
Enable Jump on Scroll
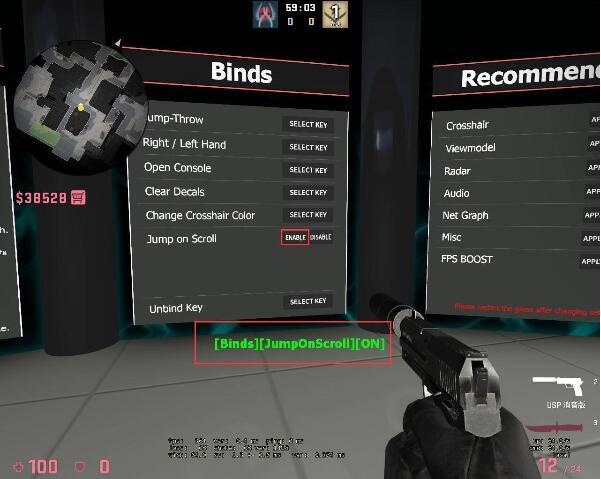(x=294, y=238)
